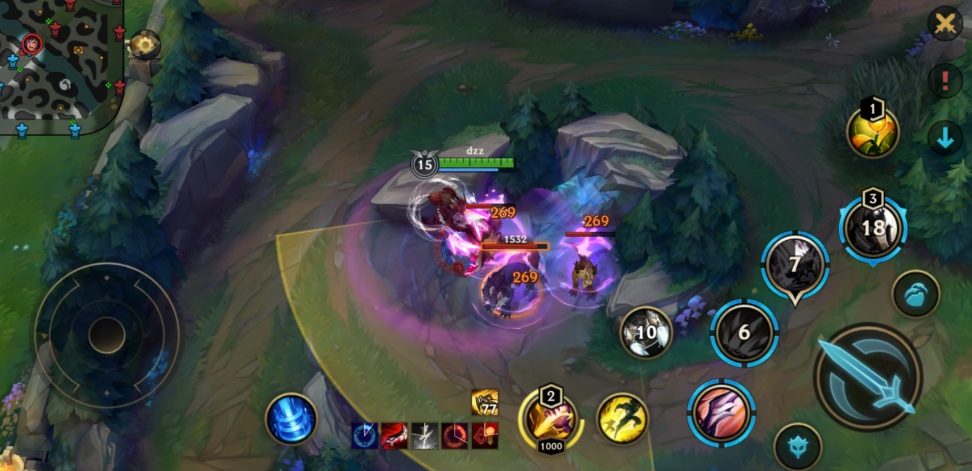Use the active item costing 1000
Viewport: 972px width, 471px height.
pyautogui.click(x=551, y=418)
